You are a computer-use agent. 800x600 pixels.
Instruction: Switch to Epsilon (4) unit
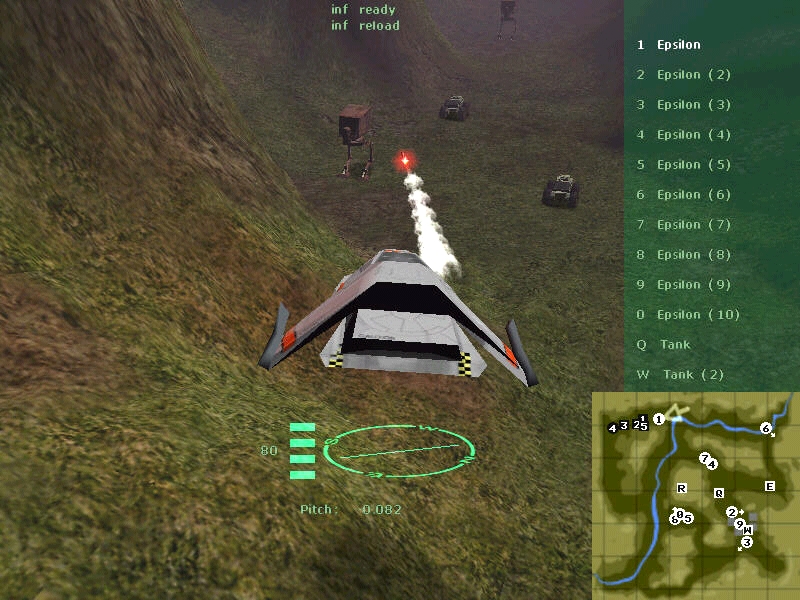(693, 135)
